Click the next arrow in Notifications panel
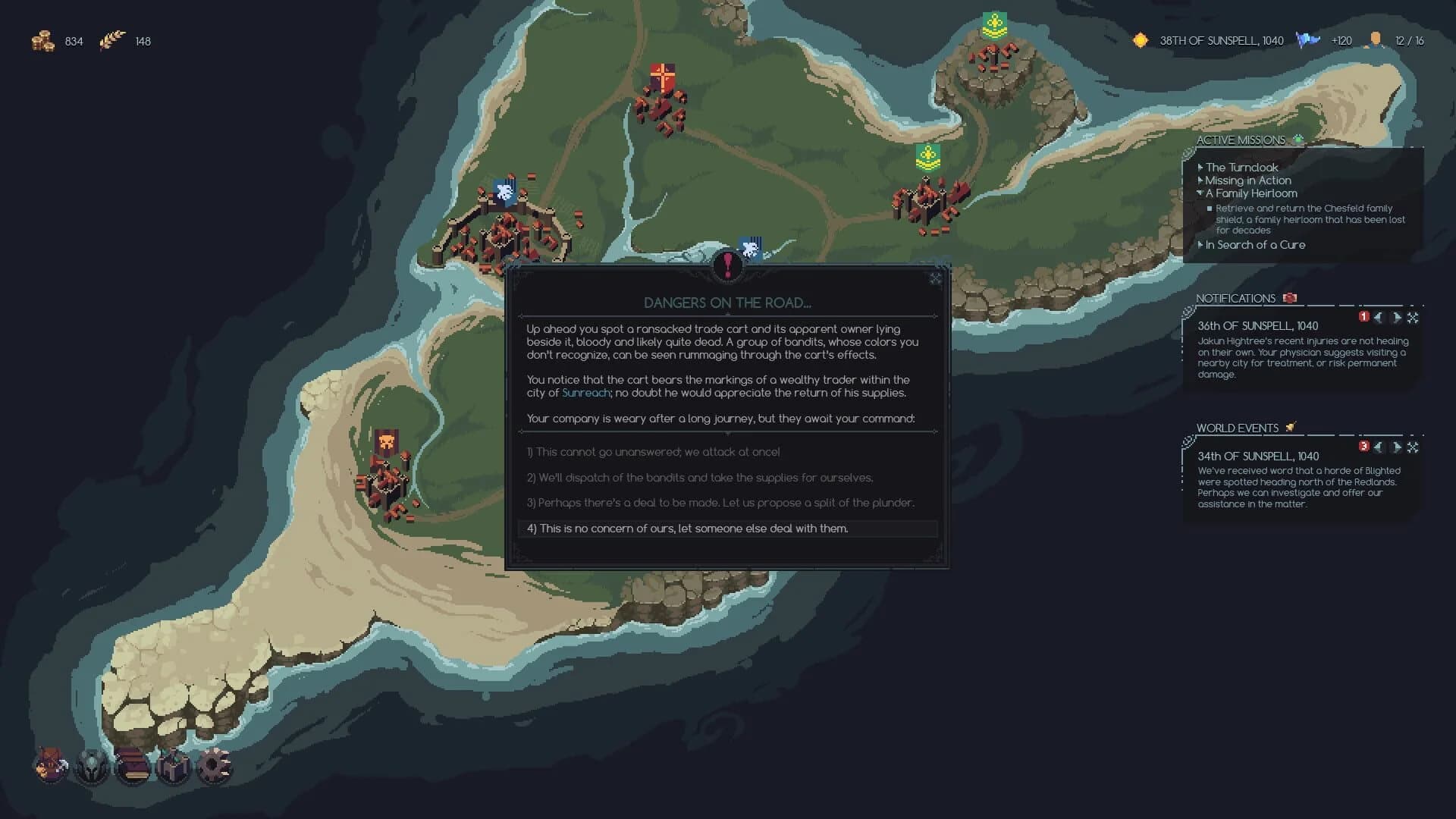 (x=1398, y=318)
